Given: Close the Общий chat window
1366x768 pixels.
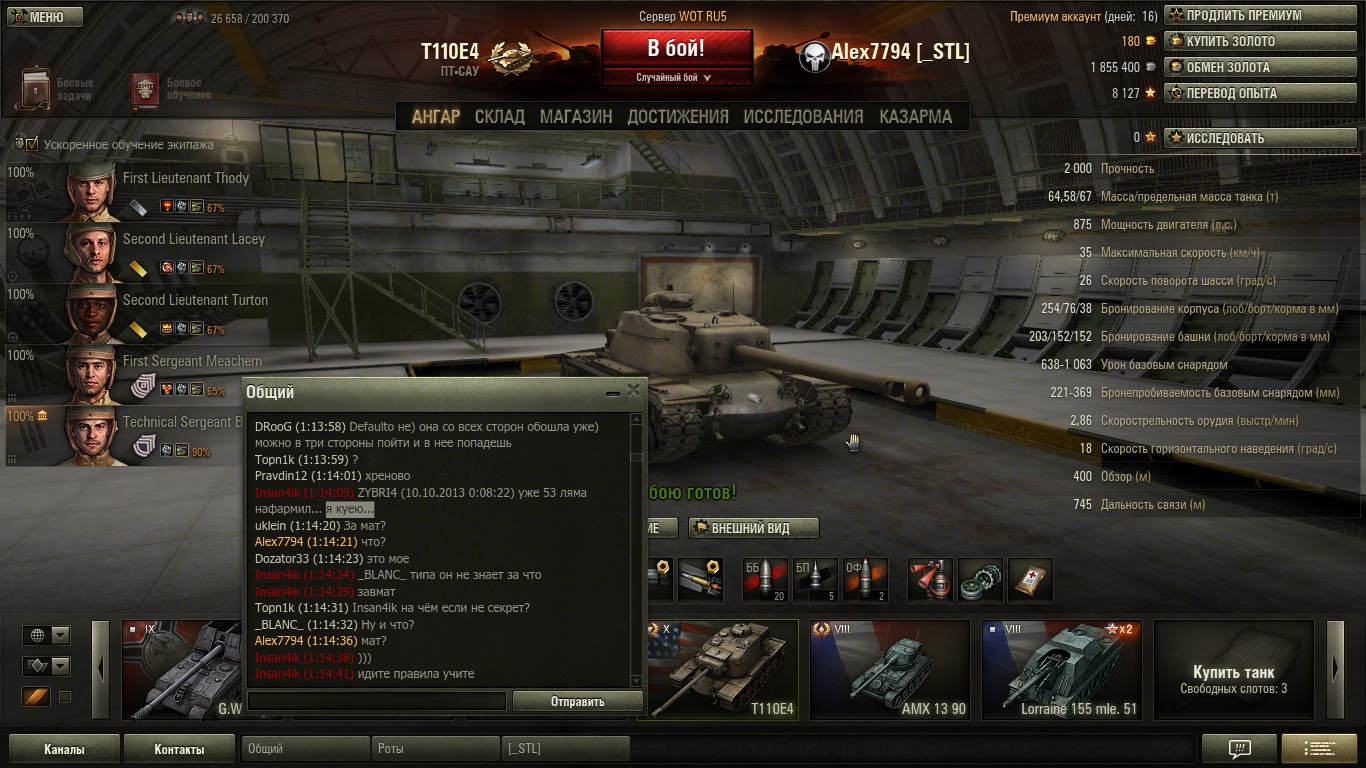Looking at the screenshot, I should (633, 391).
